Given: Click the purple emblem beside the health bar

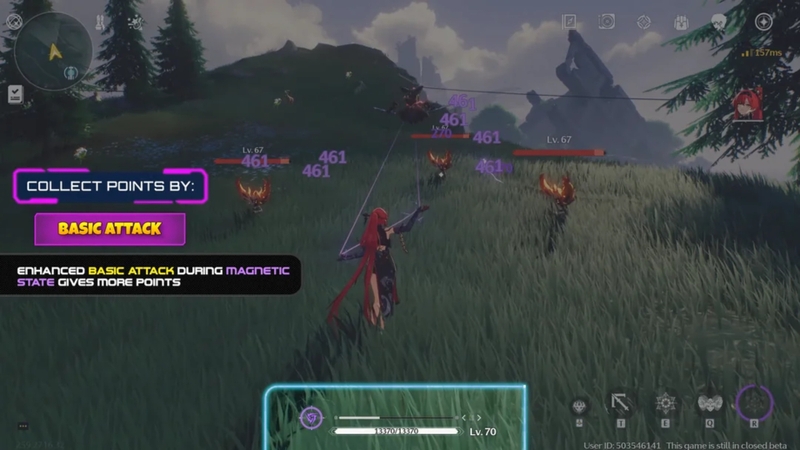Looking at the screenshot, I should pos(311,418).
